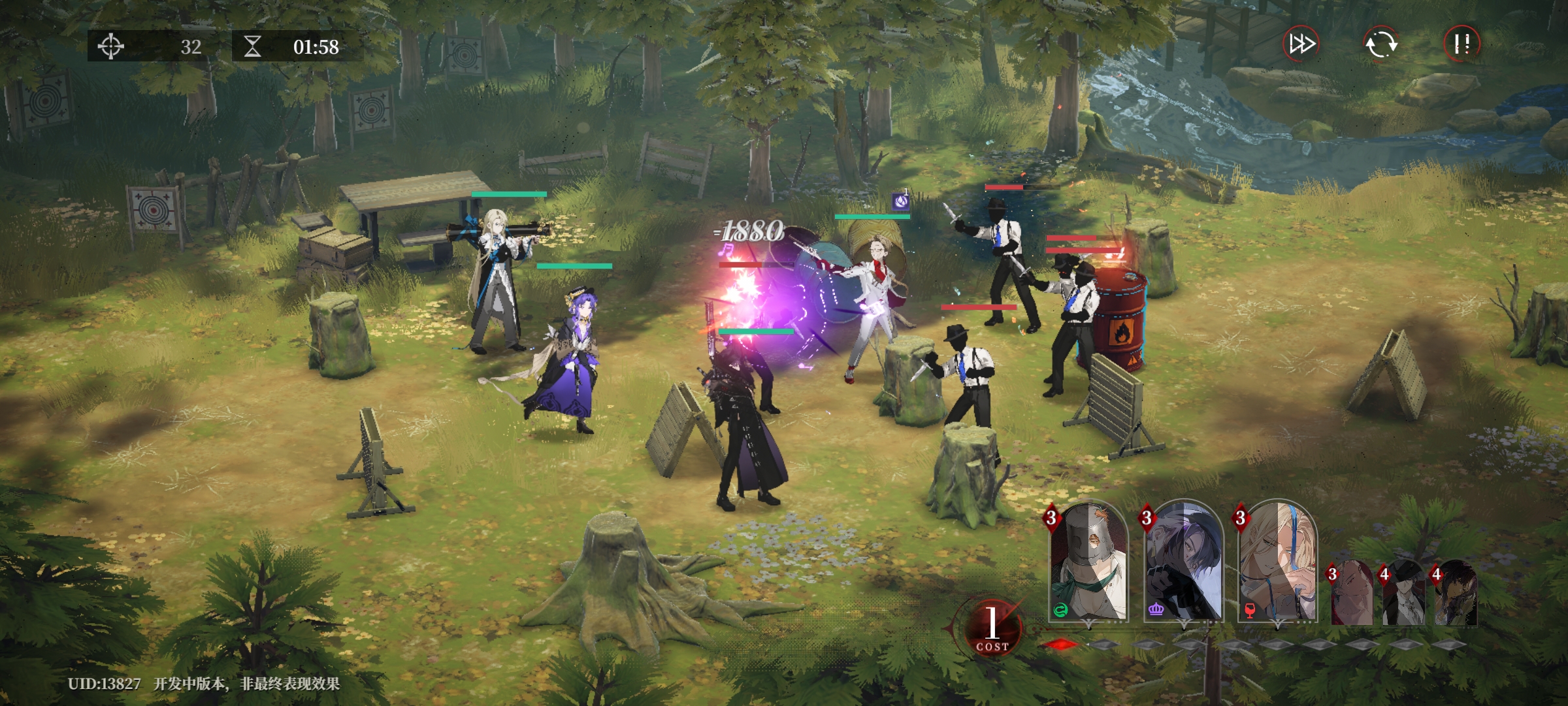Pick the small queued red-haired card costing 3
1568x706 pixels.
(x=1351, y=594)
